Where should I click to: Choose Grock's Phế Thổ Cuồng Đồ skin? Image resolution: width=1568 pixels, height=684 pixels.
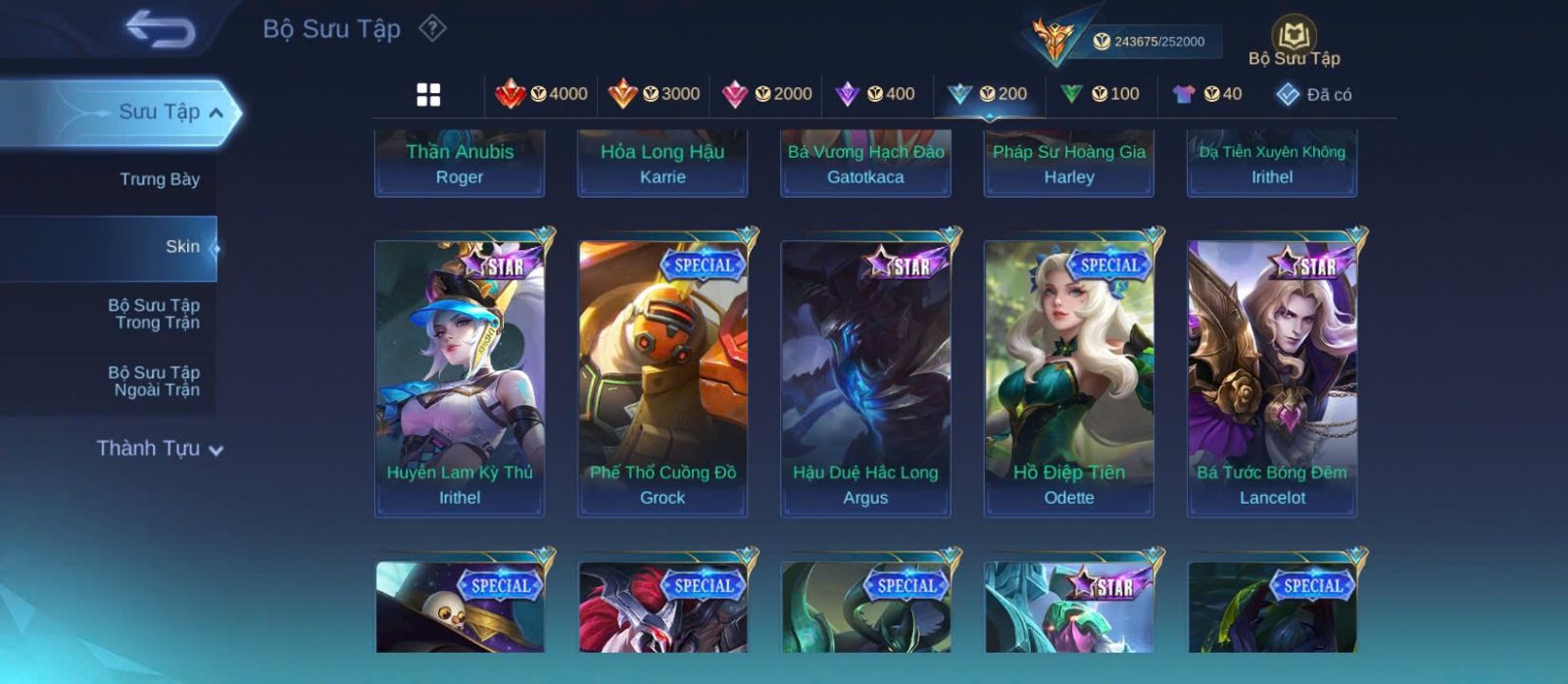pyautogui.click(x=662, y=377)
